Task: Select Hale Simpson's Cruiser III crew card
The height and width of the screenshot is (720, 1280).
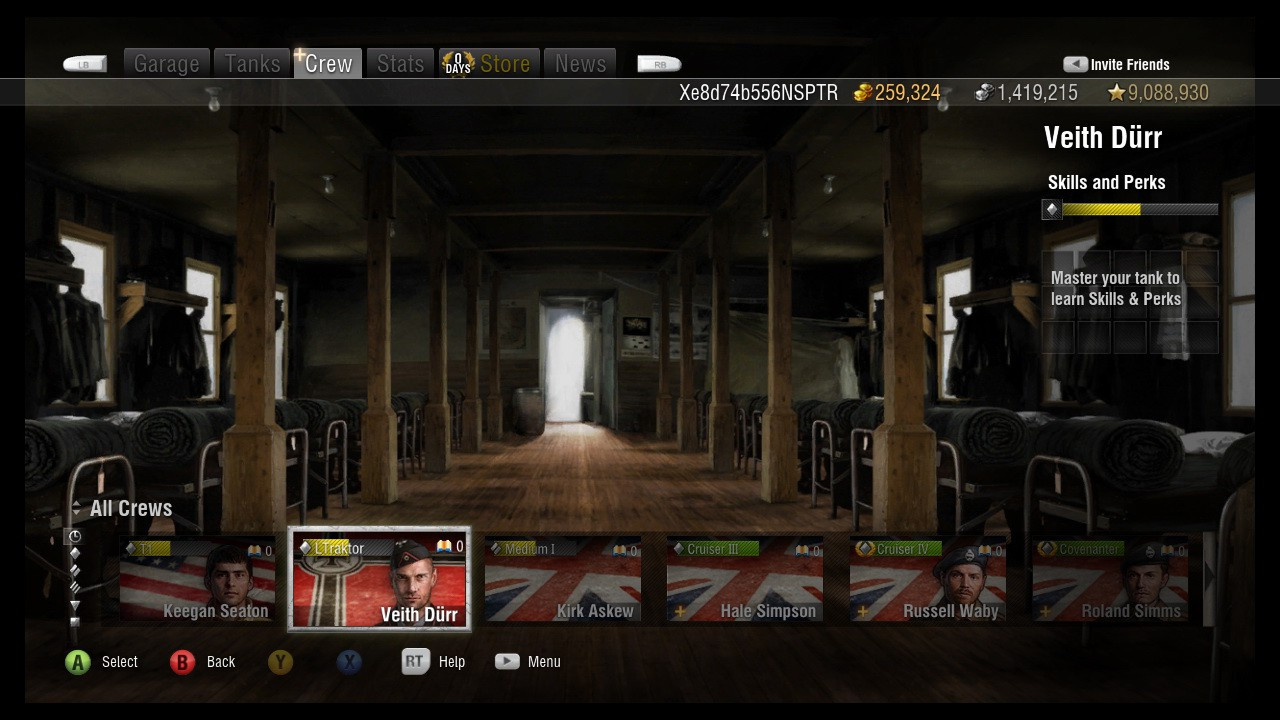Action: coord(744,581)
